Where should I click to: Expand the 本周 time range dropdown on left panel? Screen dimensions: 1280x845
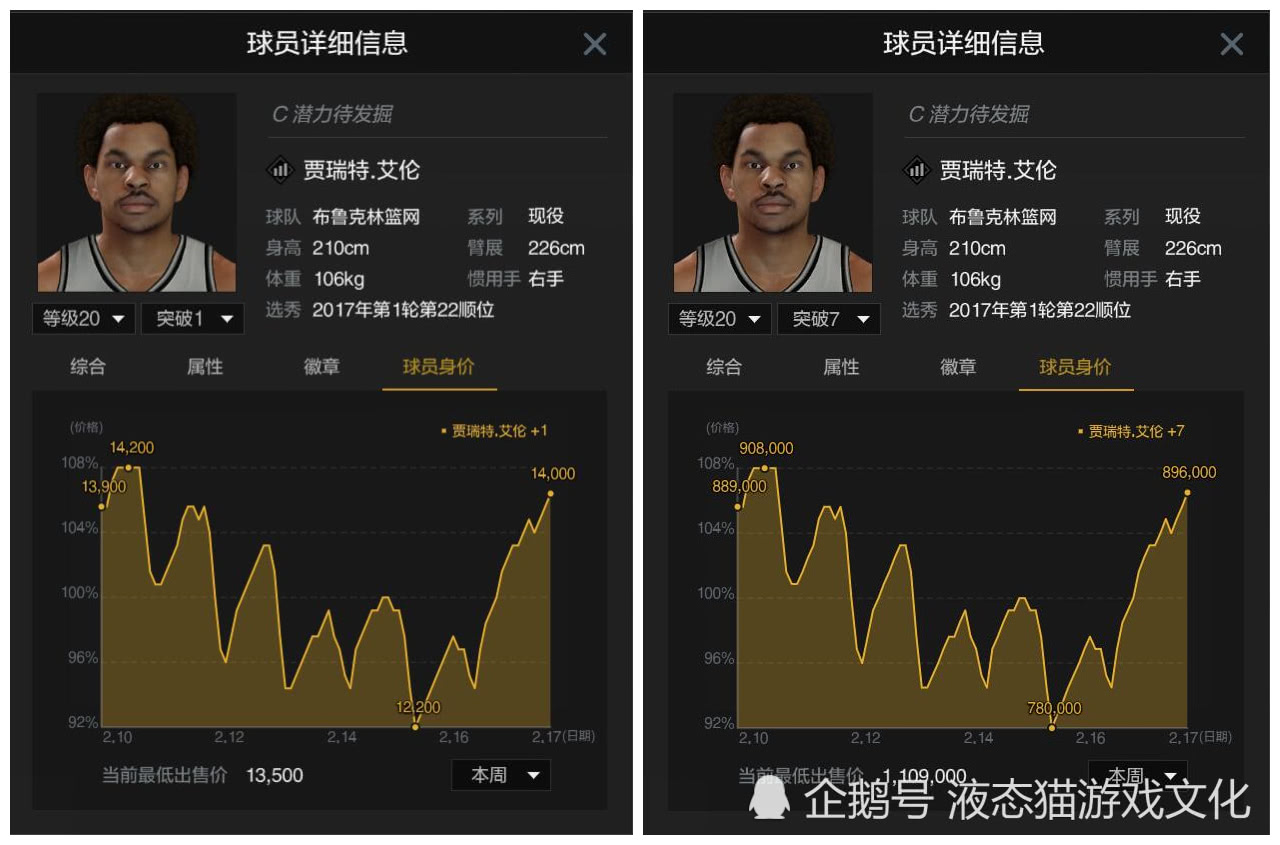click(501, 775)
